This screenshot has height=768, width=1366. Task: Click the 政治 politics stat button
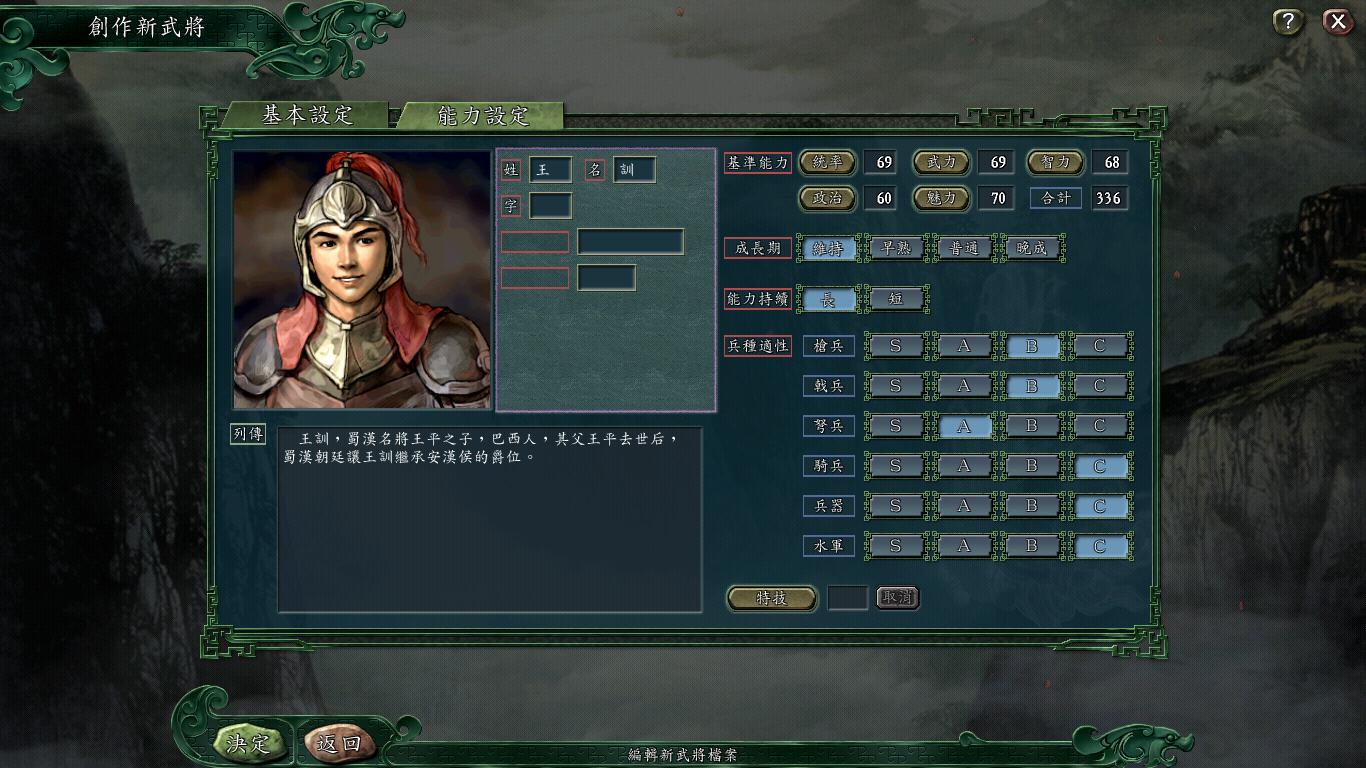[828, 198]
